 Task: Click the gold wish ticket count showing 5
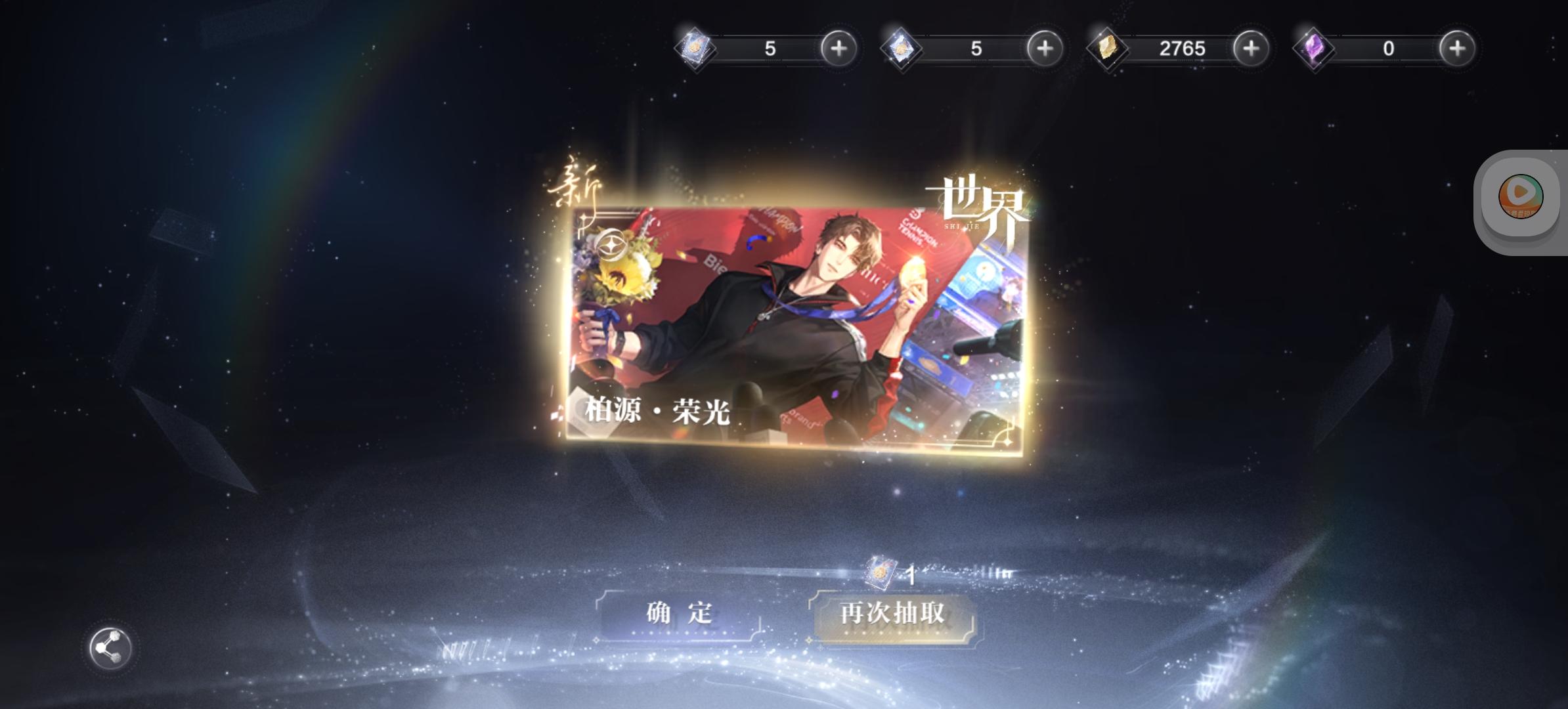770,47
